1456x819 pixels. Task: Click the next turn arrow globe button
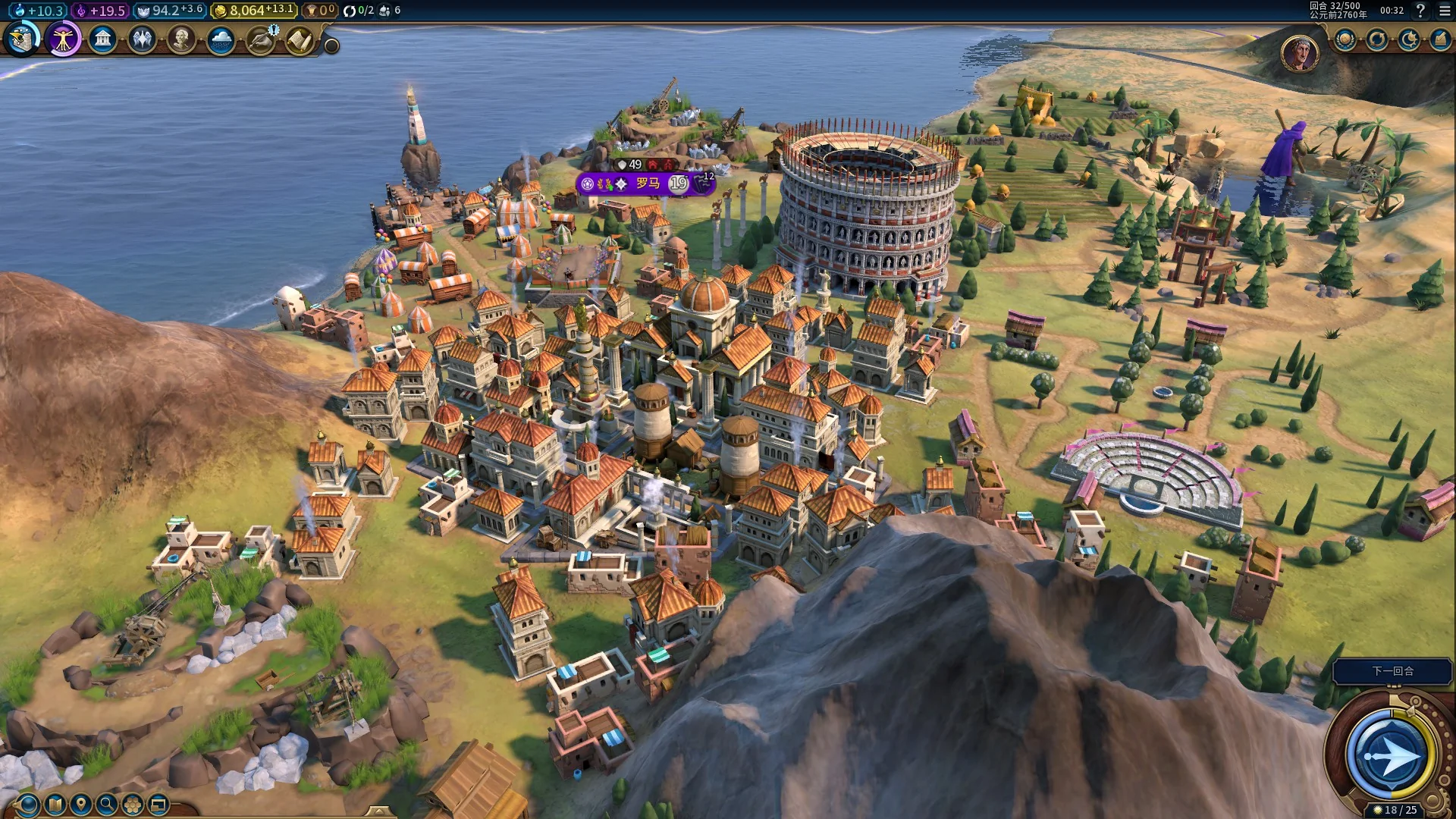[1392, 755]
